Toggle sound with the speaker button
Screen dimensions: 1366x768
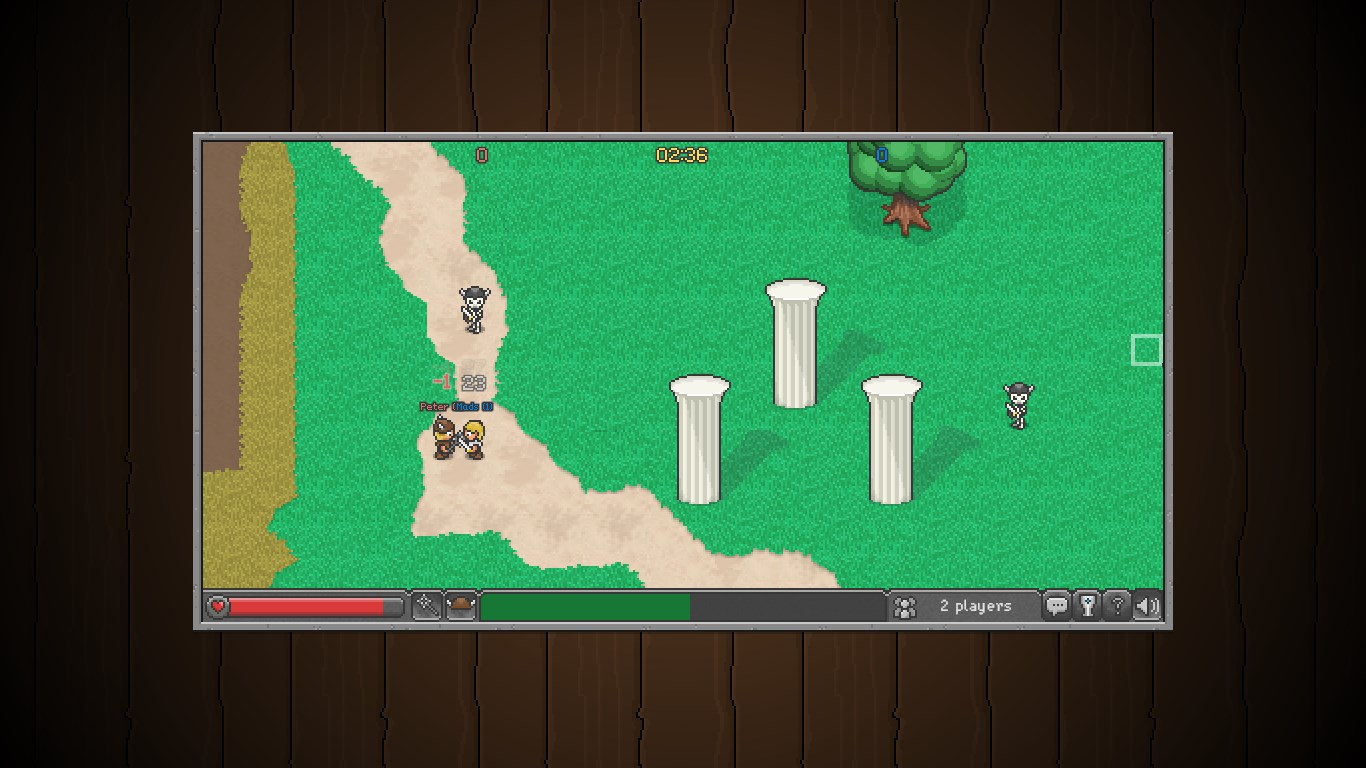point(1148,606)
